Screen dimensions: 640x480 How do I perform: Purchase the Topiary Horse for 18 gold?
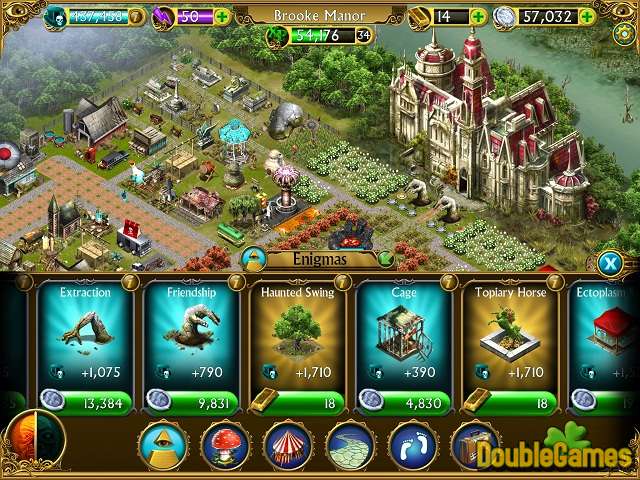[509, 402]
